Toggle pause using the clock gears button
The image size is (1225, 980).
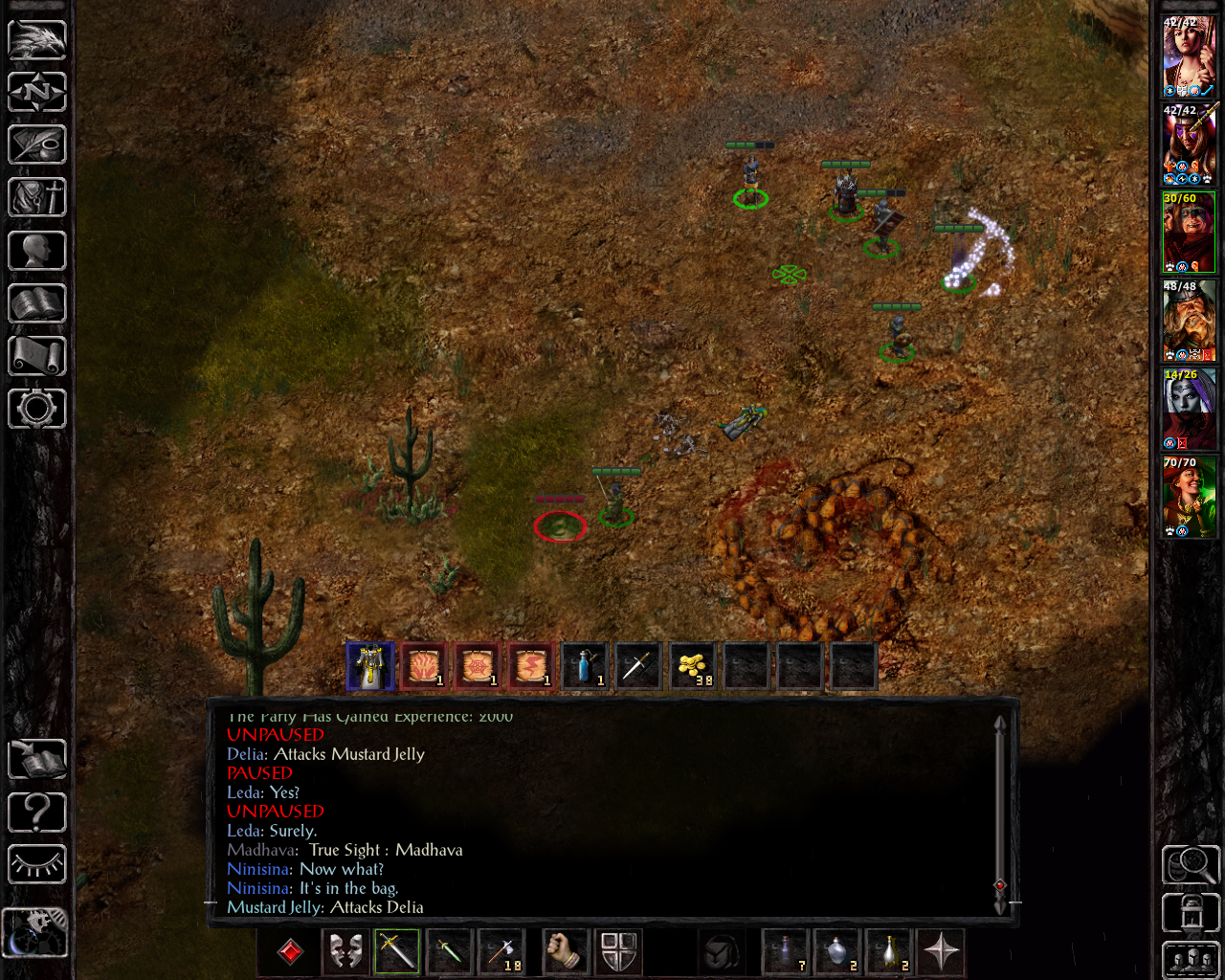click(34, 932)
